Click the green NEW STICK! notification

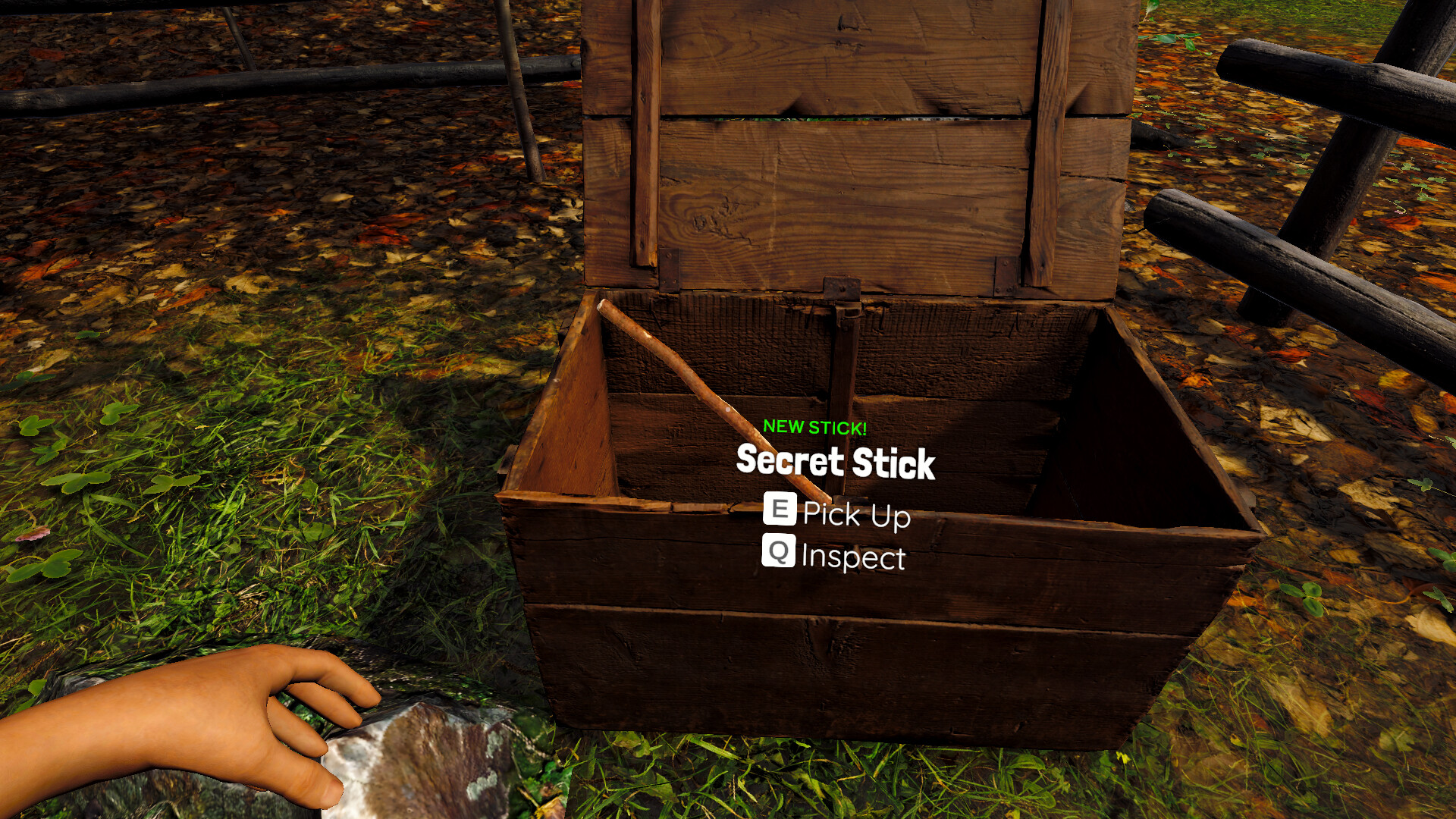click(814, 426)
